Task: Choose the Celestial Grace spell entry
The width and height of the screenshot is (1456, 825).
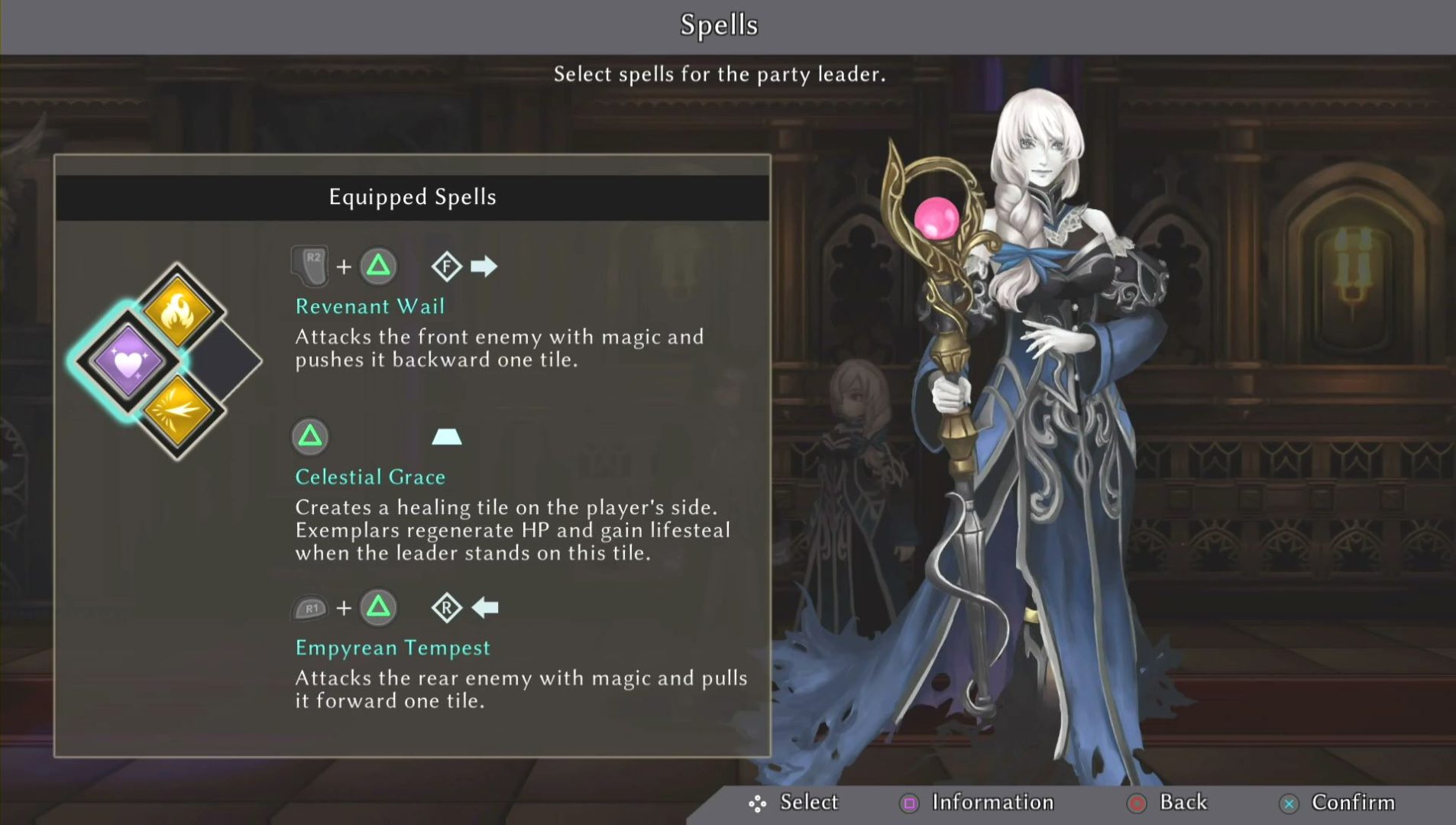Action: pyautogui.click(x=370, y=477)
